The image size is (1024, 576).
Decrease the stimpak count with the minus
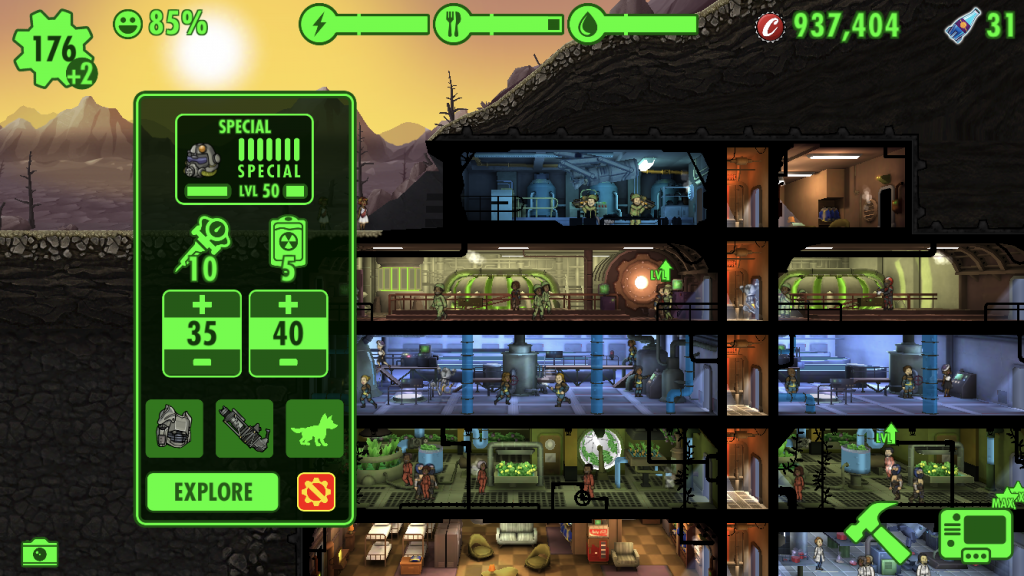[x=202, y=361]
